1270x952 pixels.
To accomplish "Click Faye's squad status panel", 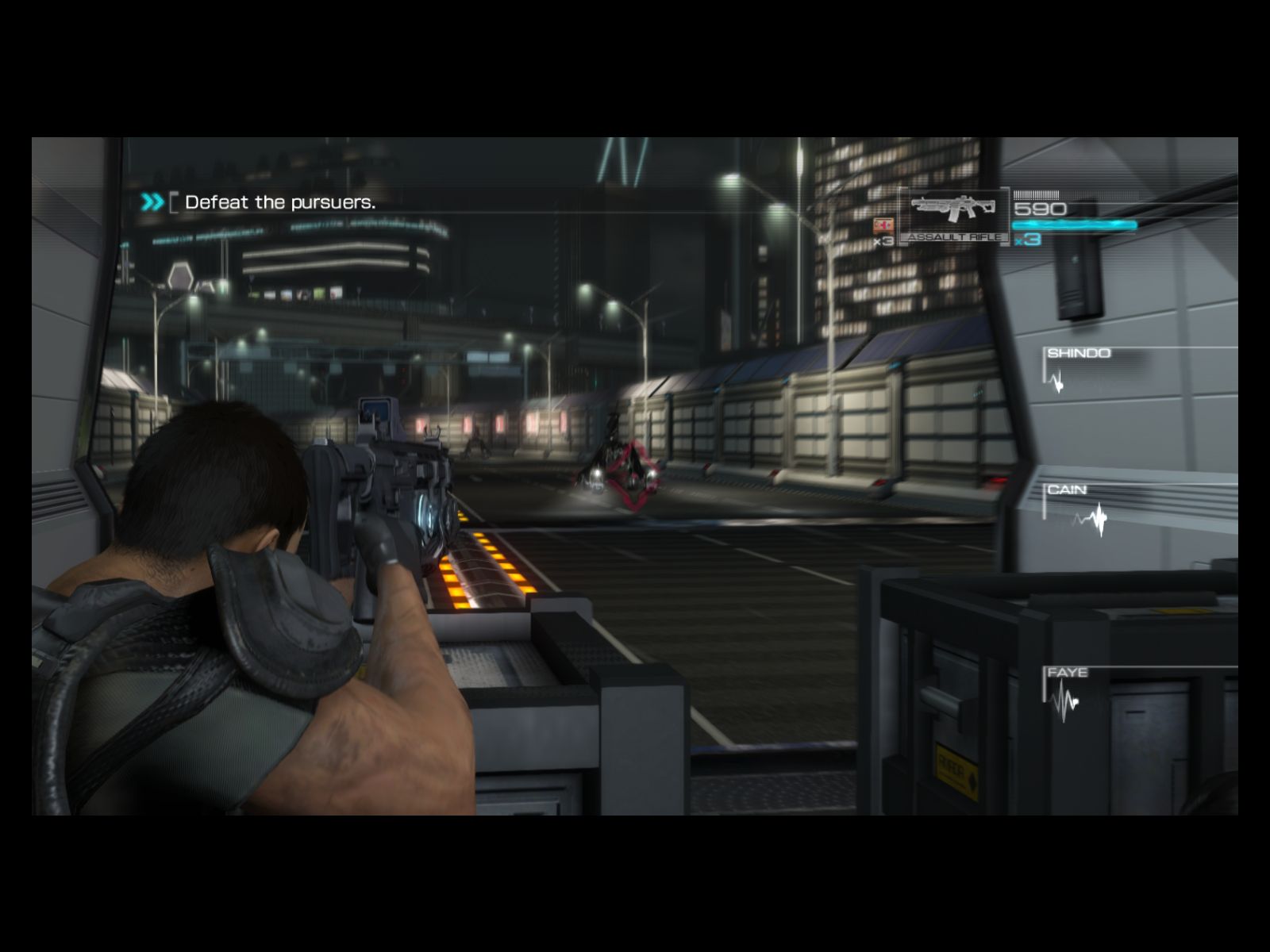I will point(1068,690).
